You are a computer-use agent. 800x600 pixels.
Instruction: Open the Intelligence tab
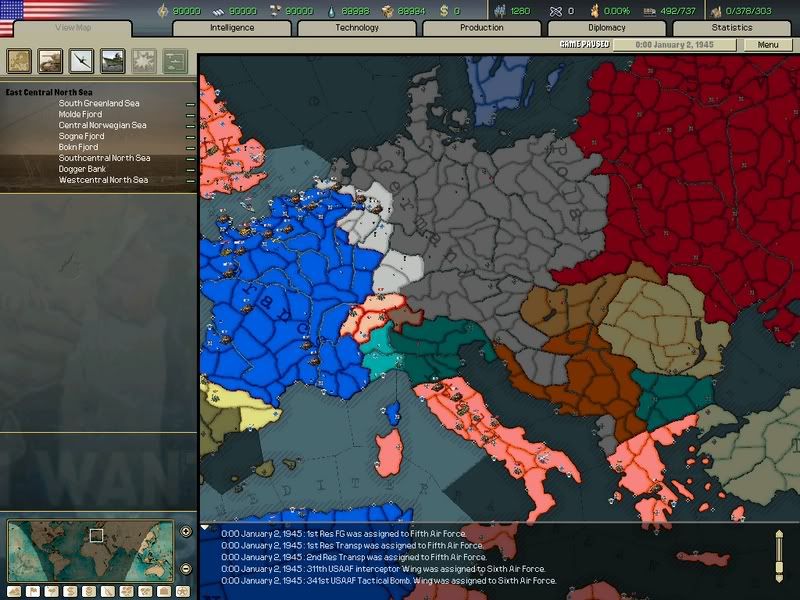232,28
